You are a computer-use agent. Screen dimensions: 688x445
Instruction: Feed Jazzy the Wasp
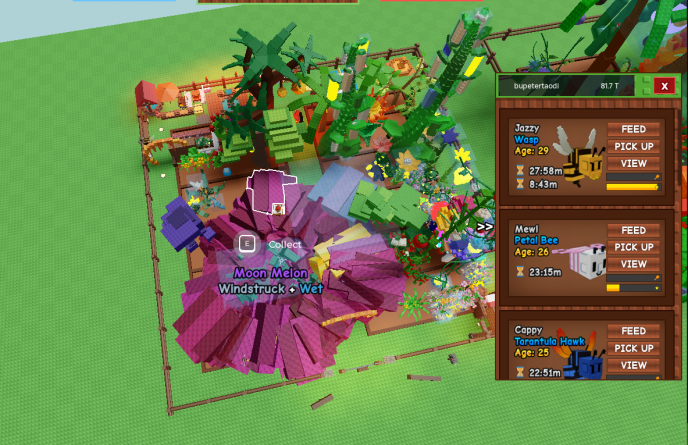click(x=633, y=129)
